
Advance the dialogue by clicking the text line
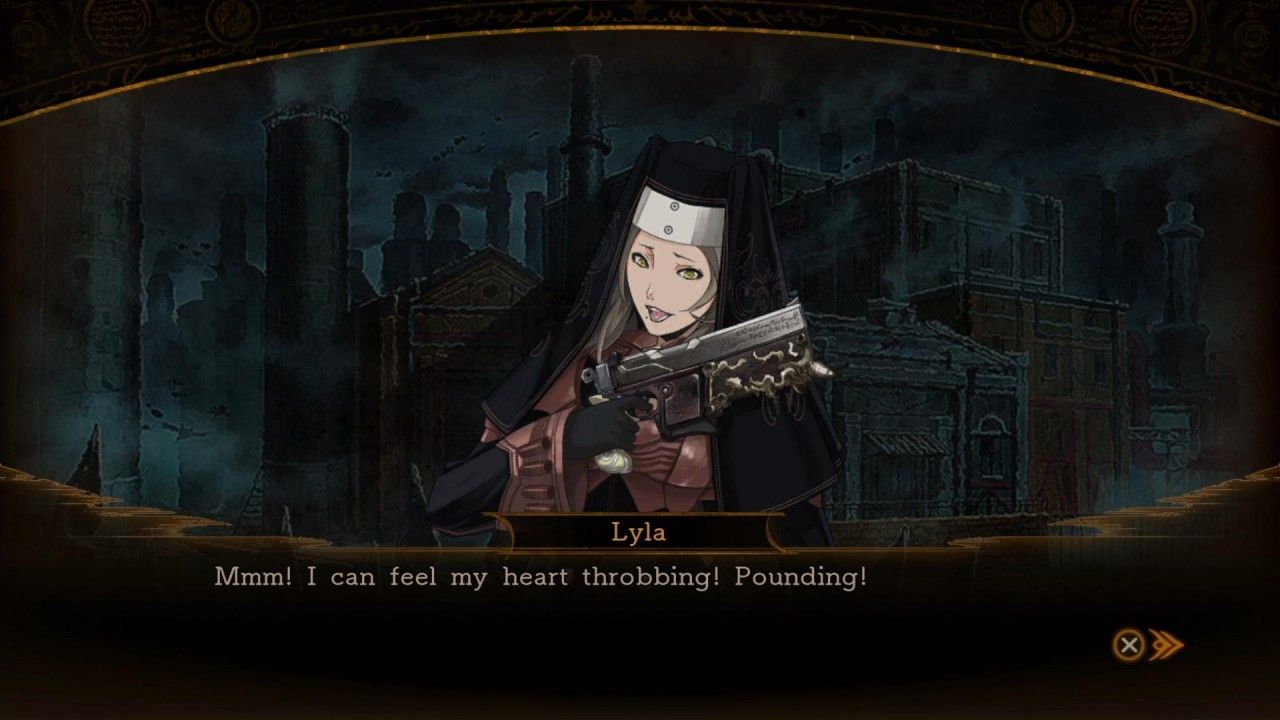pos(540,576)
